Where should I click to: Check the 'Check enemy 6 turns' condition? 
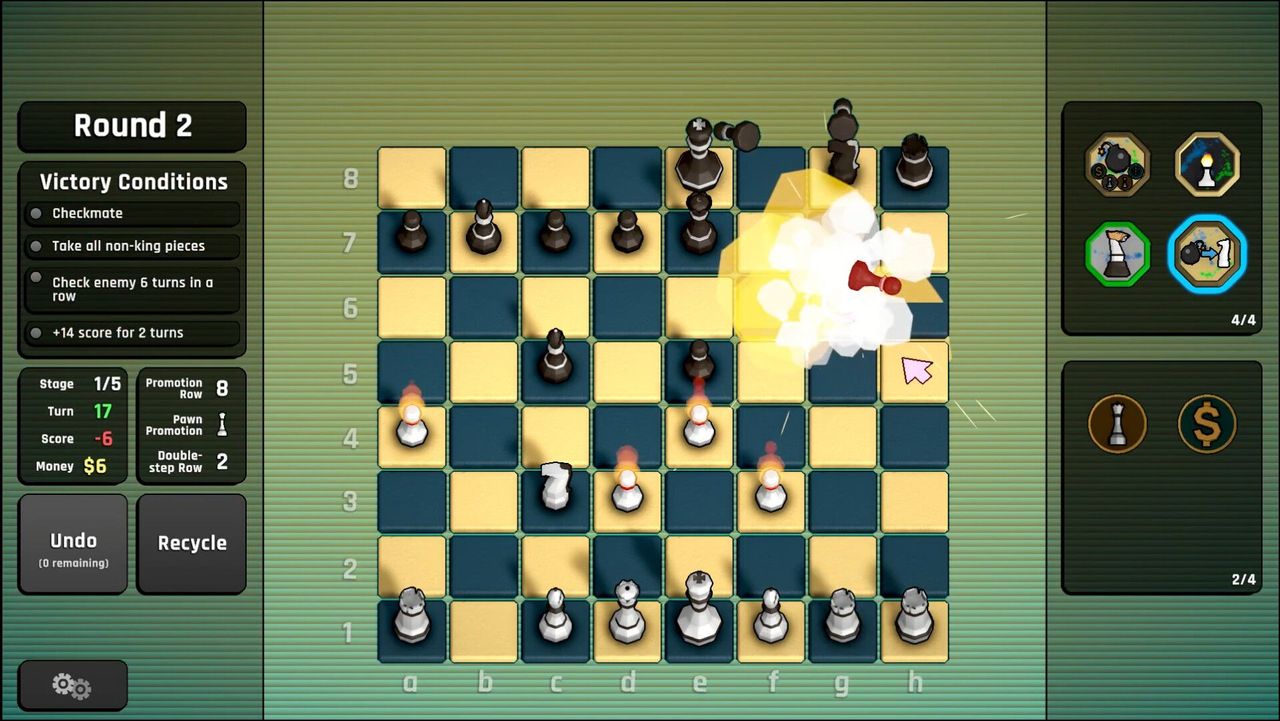click(x=131, y=289)
